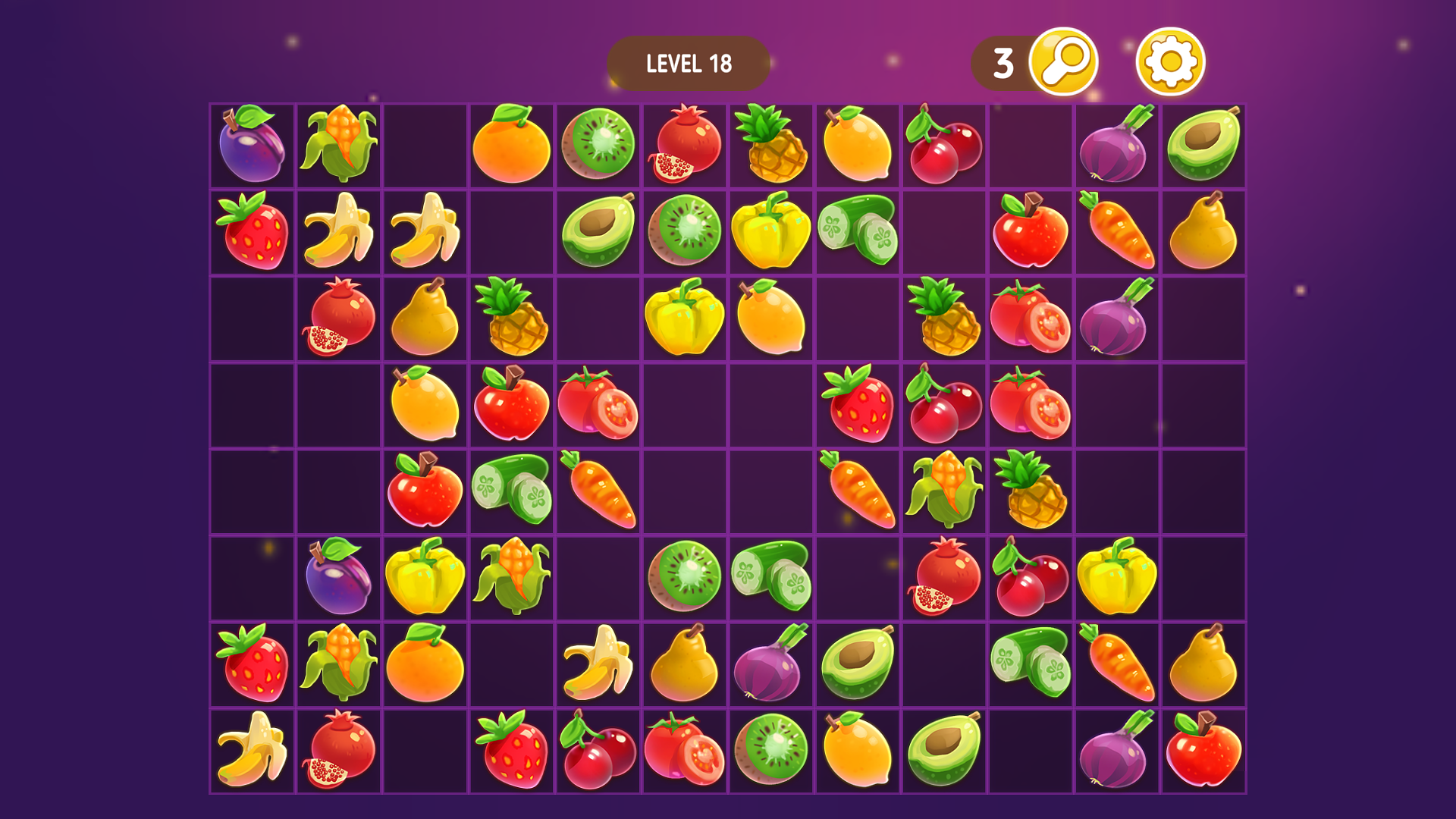Pick the plum tile directly above the strawberry
Image resolution: width=1456 pixels, height=819 pixels.
click(252, 145)
